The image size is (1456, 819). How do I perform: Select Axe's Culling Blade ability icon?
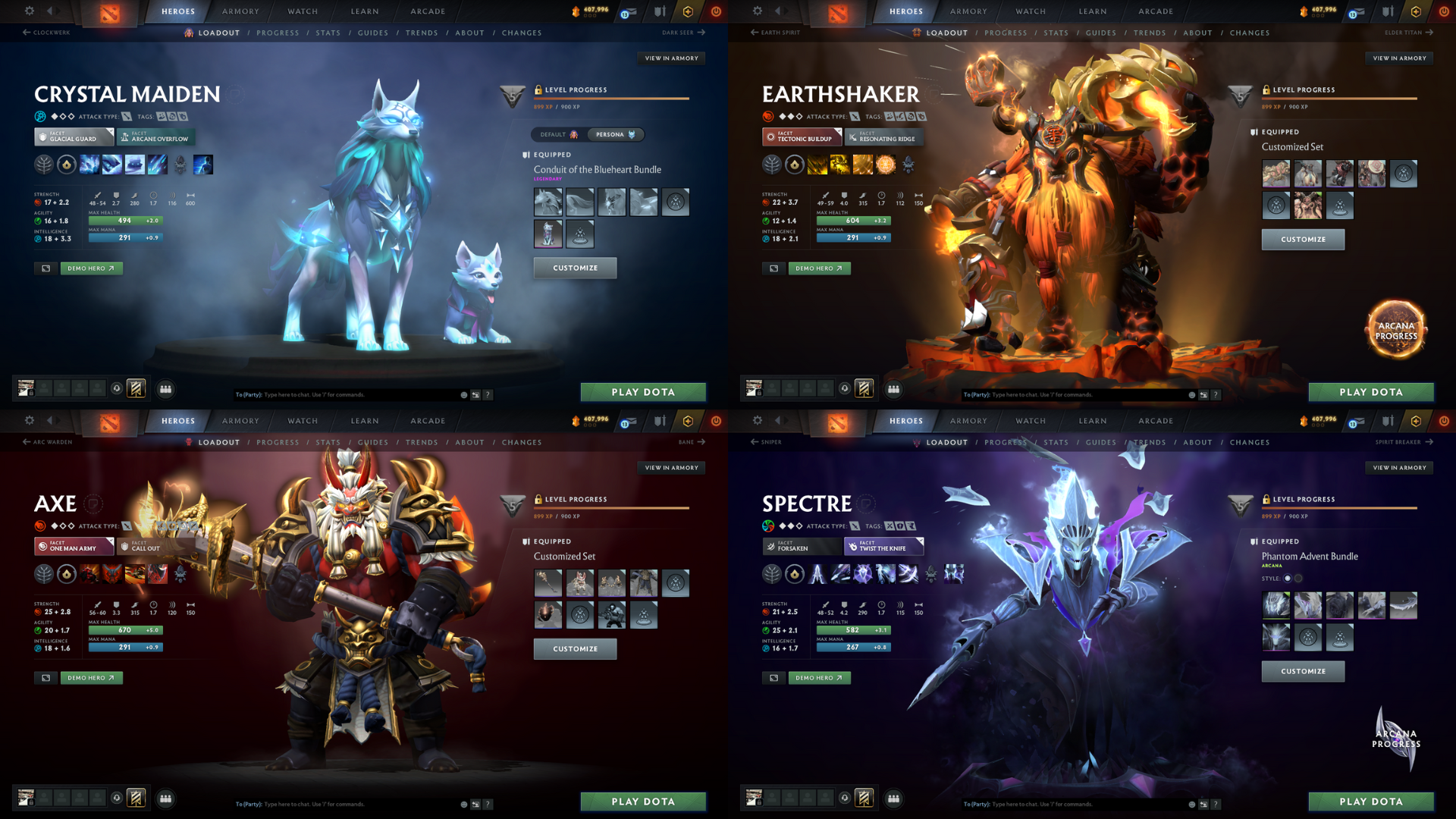click(x=158, y=573)
